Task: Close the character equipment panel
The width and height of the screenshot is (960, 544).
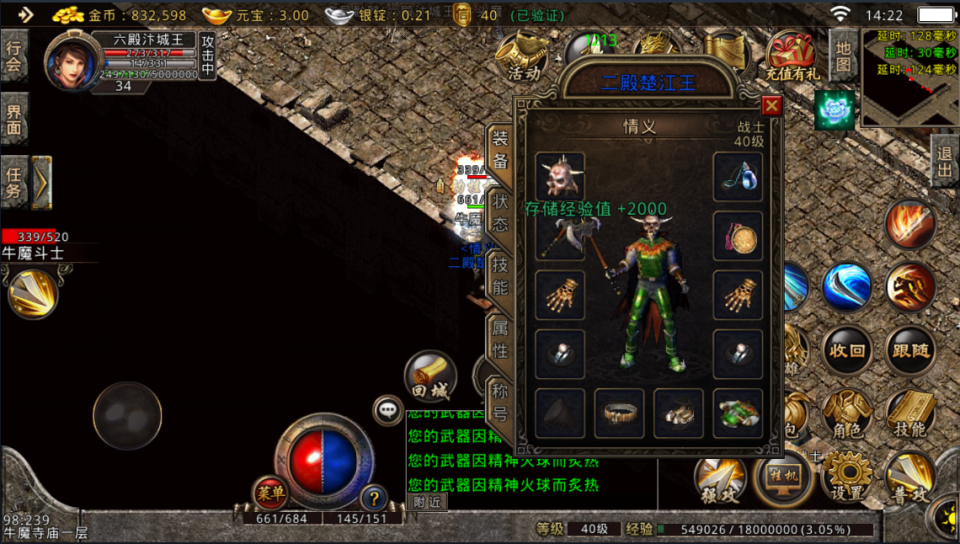Action: [771, 106]
